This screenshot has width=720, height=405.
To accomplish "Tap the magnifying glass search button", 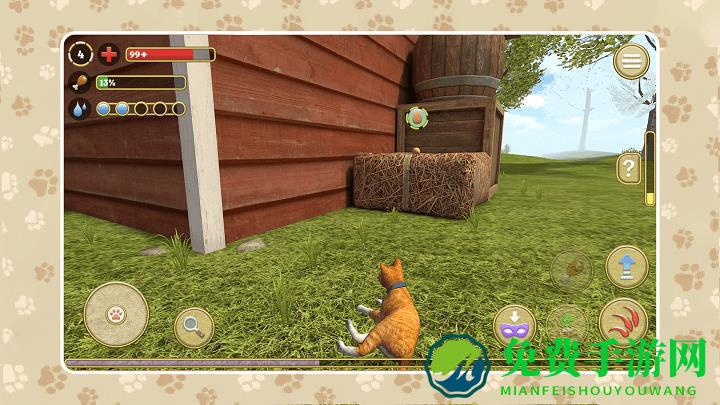I will click(x=193, y=326).
